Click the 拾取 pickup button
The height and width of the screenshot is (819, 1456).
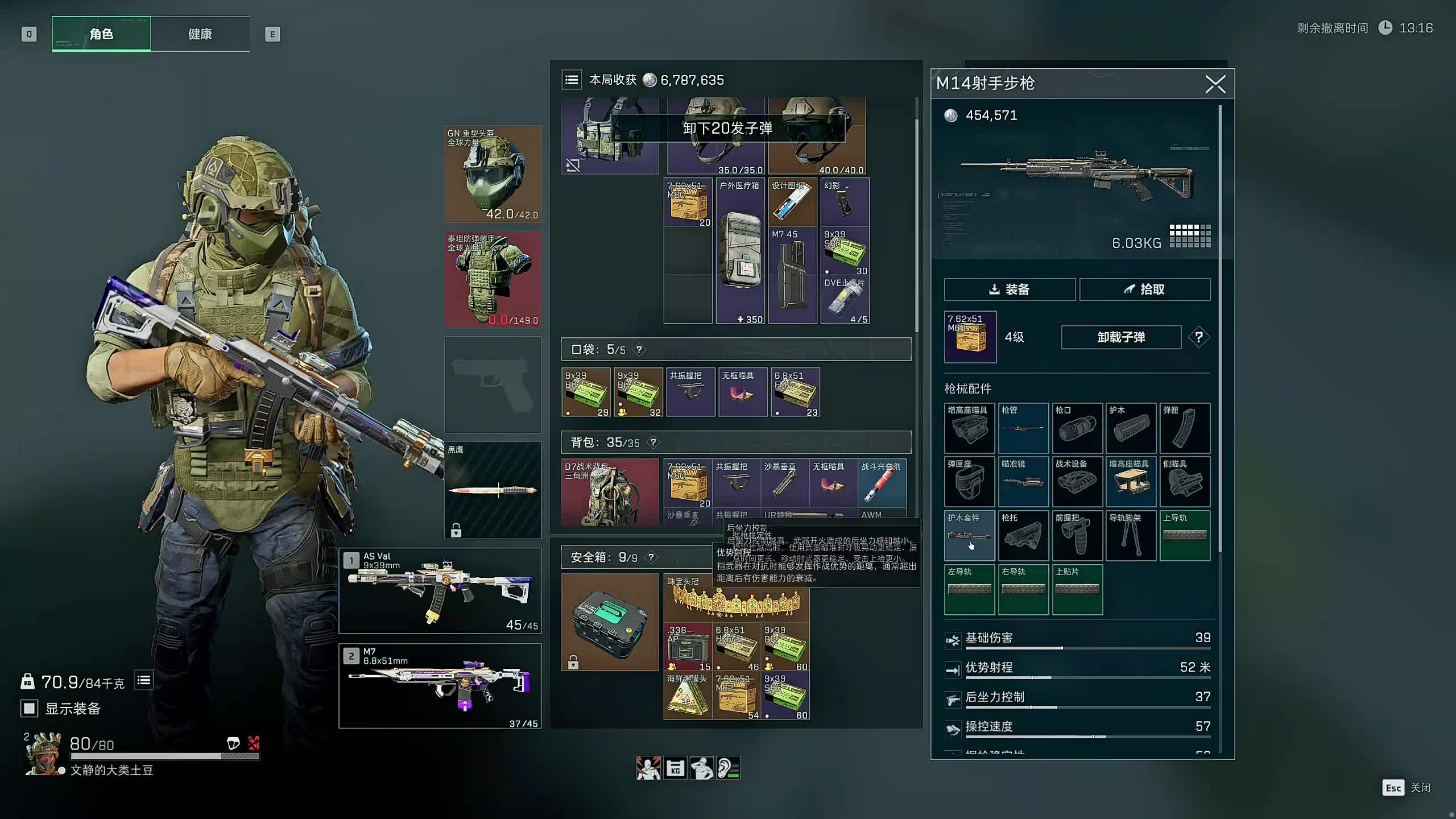[1144, 289]
